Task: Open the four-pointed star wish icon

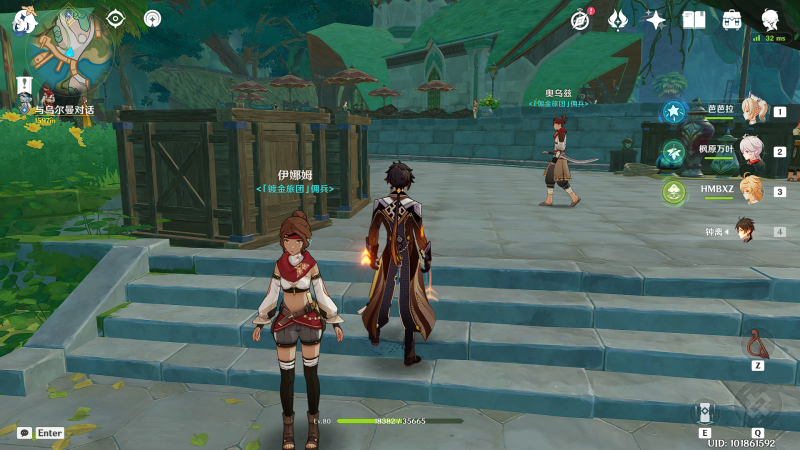Action: coord(655,19)
